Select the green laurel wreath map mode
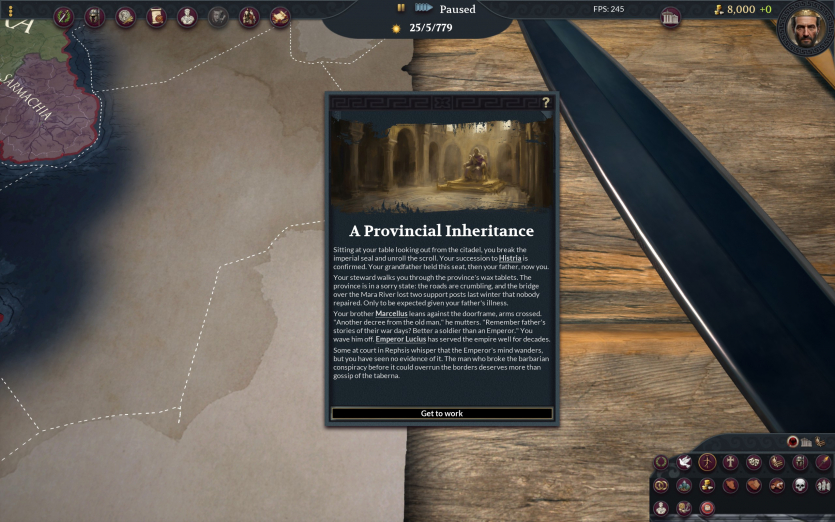 point(661,462)
